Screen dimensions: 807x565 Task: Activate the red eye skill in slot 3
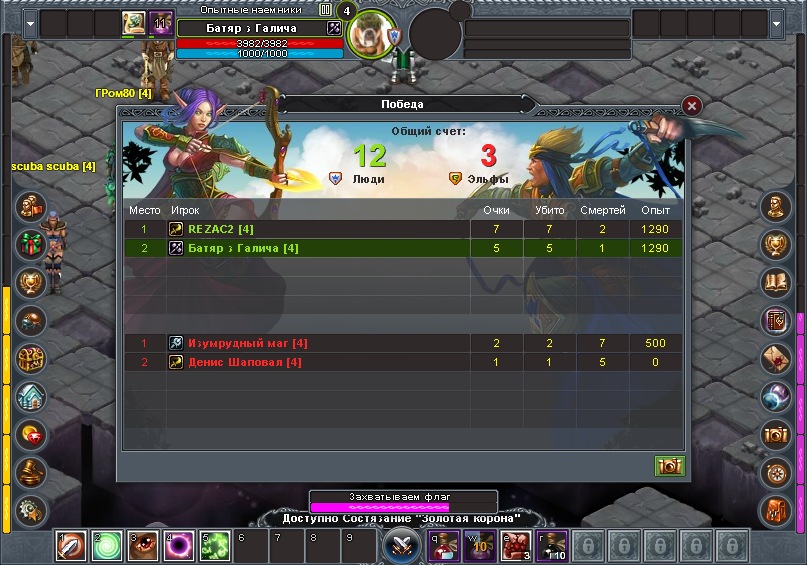pyautogui.click(x=143, y=546)
